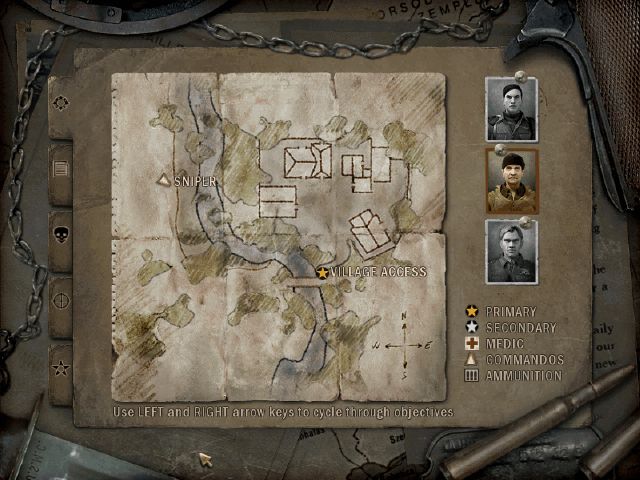The height and width of the screenshot is (480, 640).
Task: Switch to the star tab
Action: click(61, 368)
